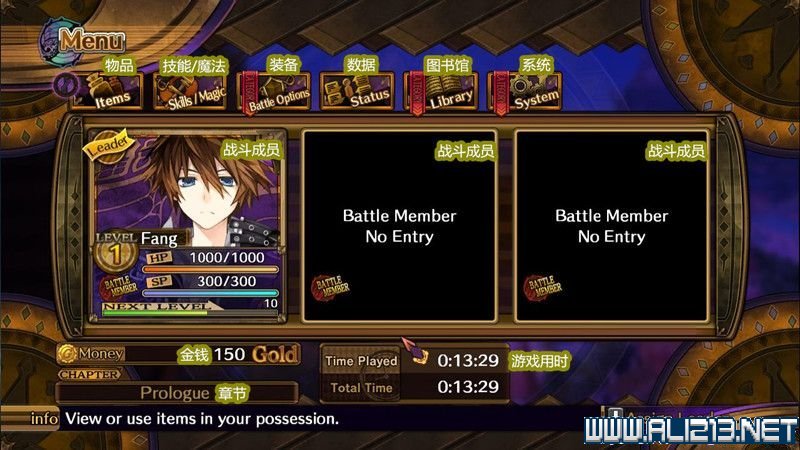The image size is (800, 450).
Task: Switch to the Skills / Magic tab
Action: 190,93
